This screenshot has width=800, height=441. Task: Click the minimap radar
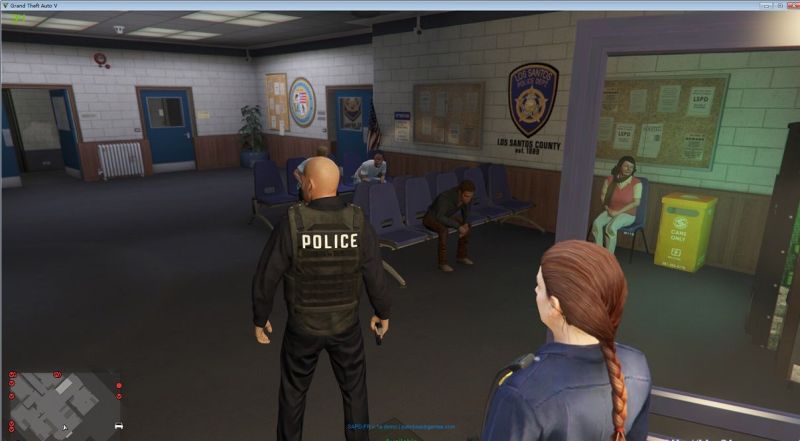(64, 400)
